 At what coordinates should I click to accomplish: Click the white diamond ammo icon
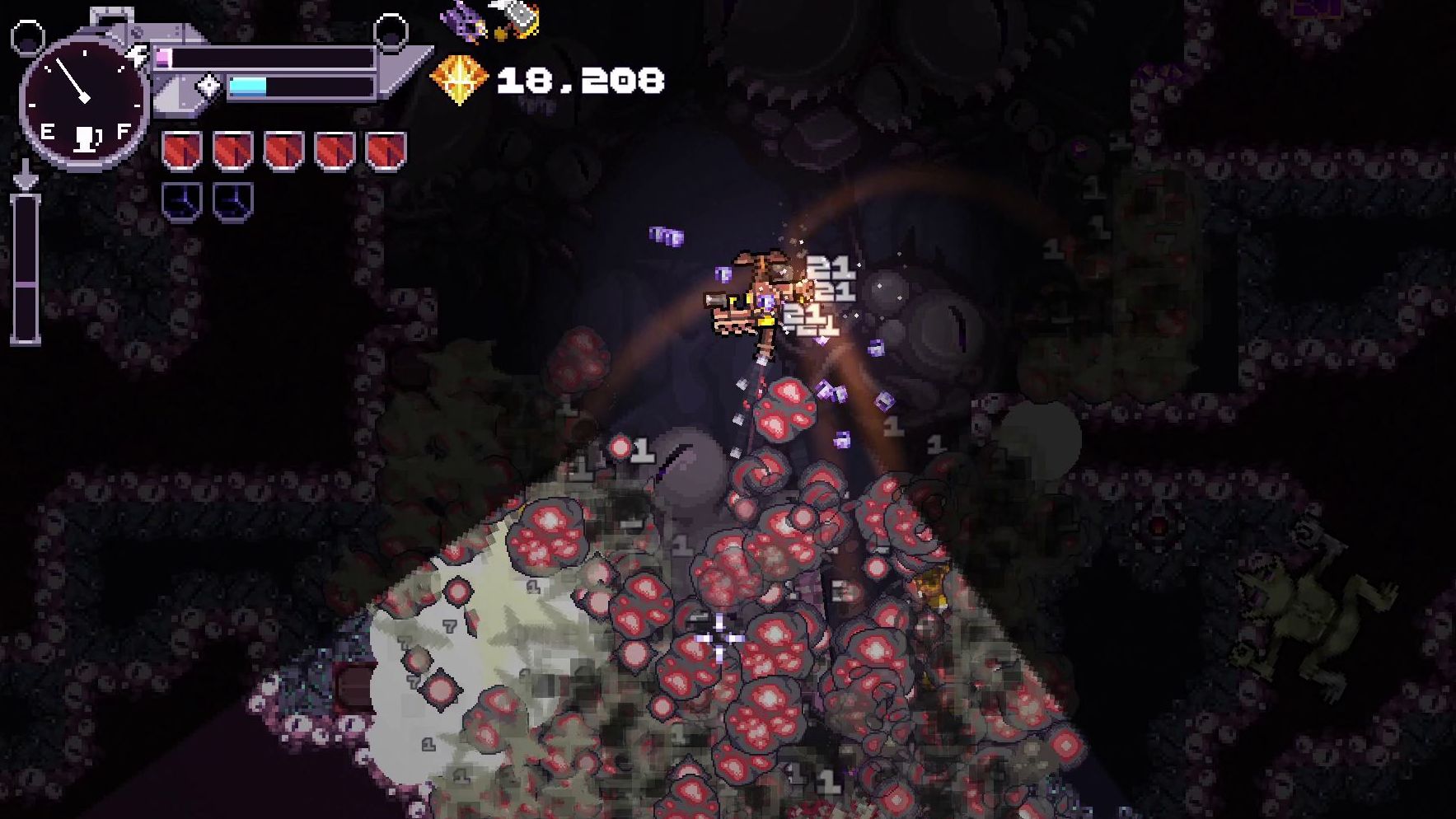(209, 86)
